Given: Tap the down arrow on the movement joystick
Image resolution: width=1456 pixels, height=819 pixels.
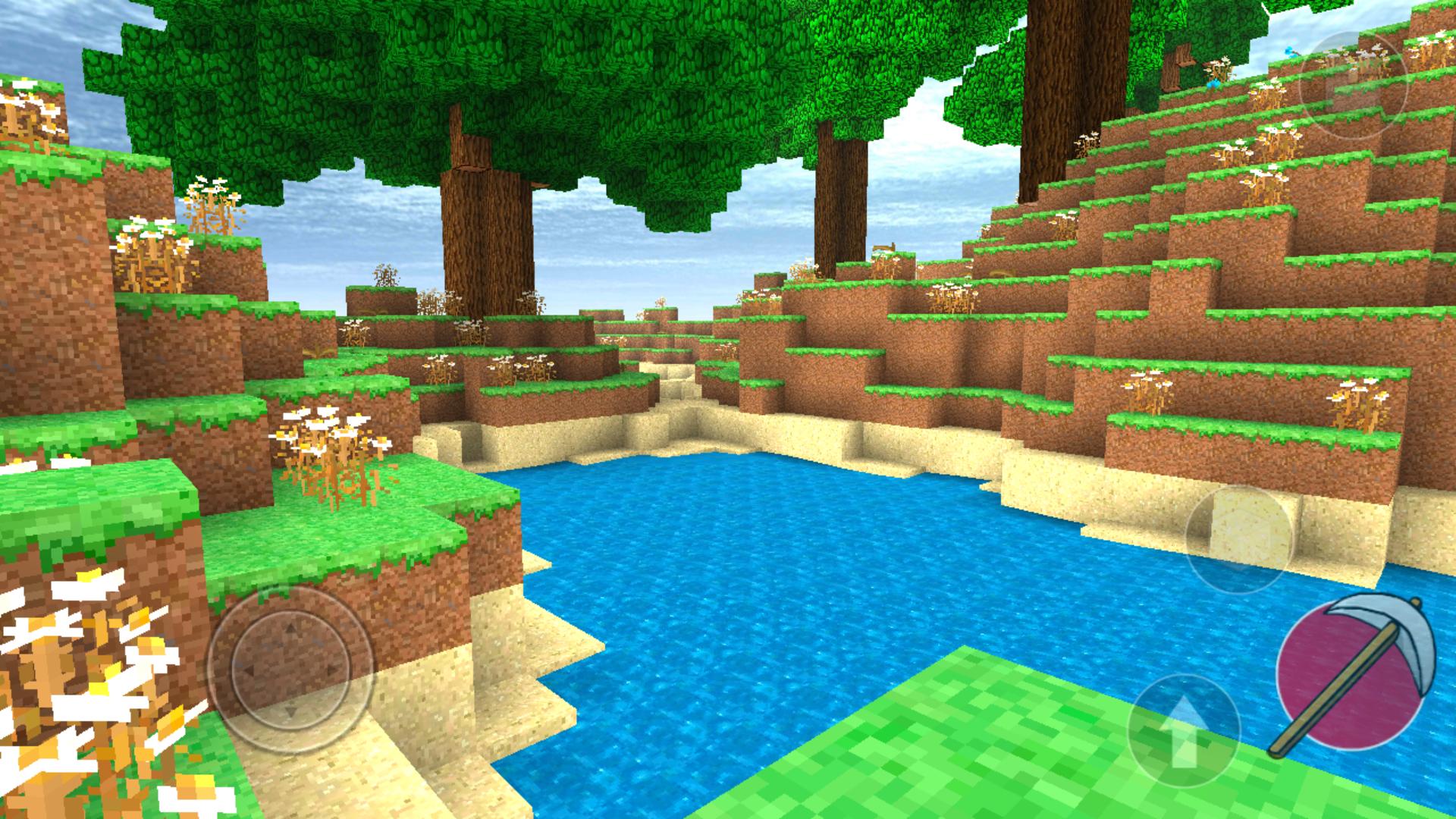Looking at the screenshot, I should pos(290,713).
